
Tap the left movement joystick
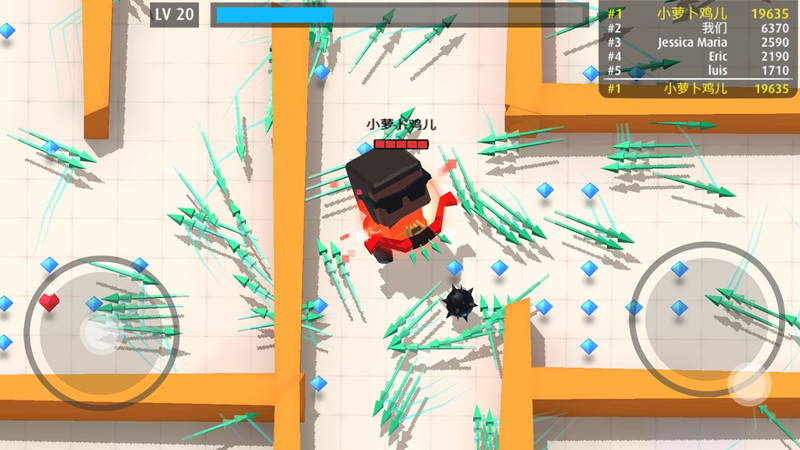(x=97, y=331)
